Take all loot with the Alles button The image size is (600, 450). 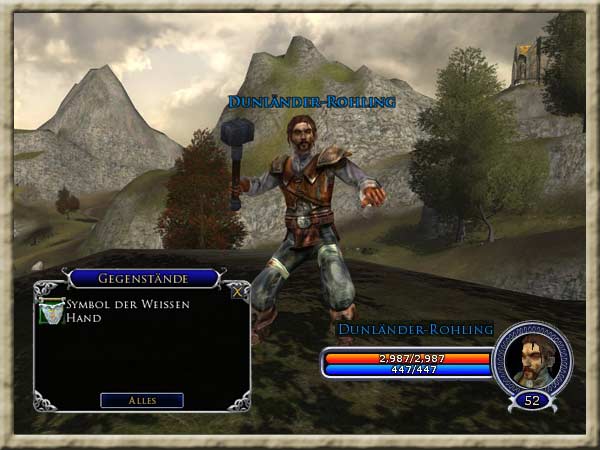coord(142,400)
